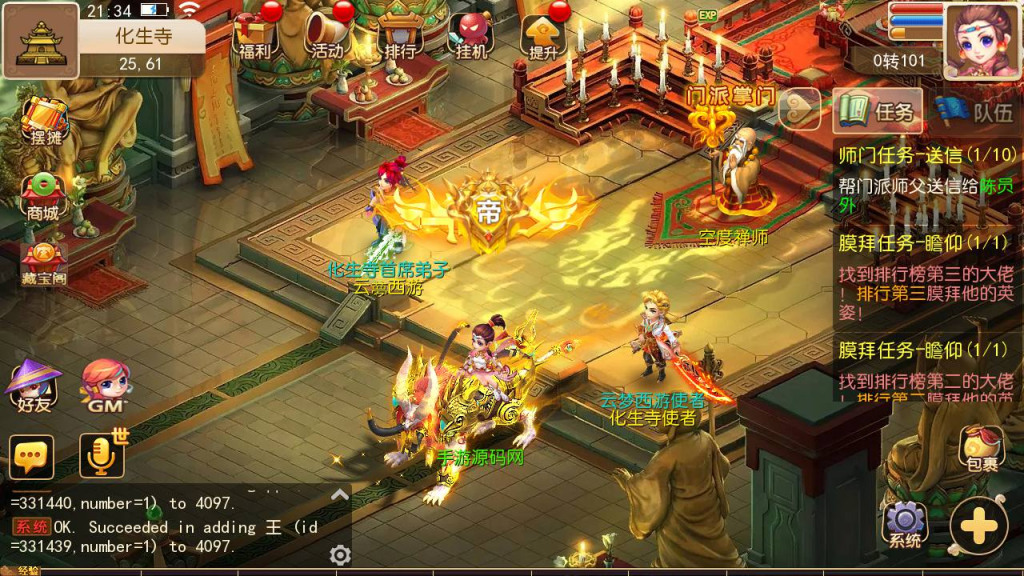This screenshot has width=1024, height=576.
Task: Open chat settings gear icon
Action: tap(340, 555)
